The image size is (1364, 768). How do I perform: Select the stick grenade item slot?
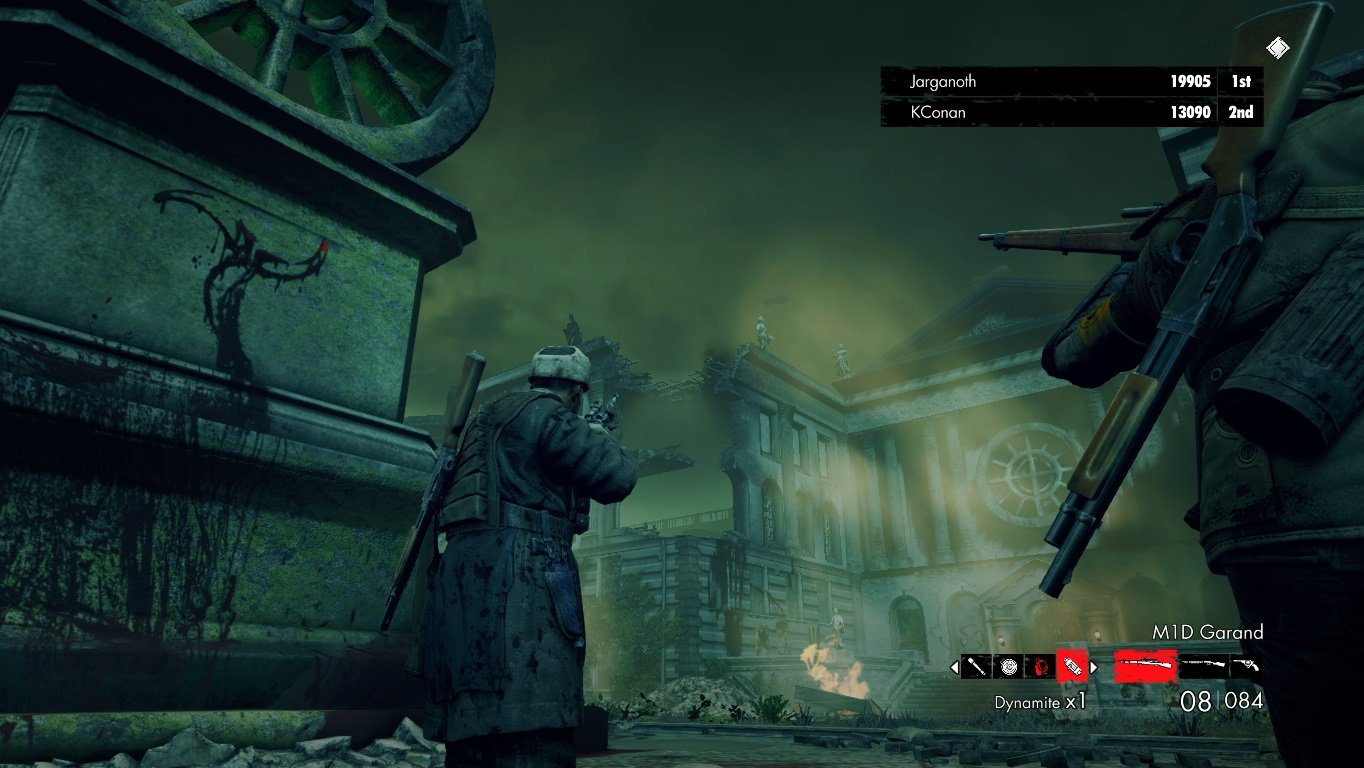(x=976, y=666)
